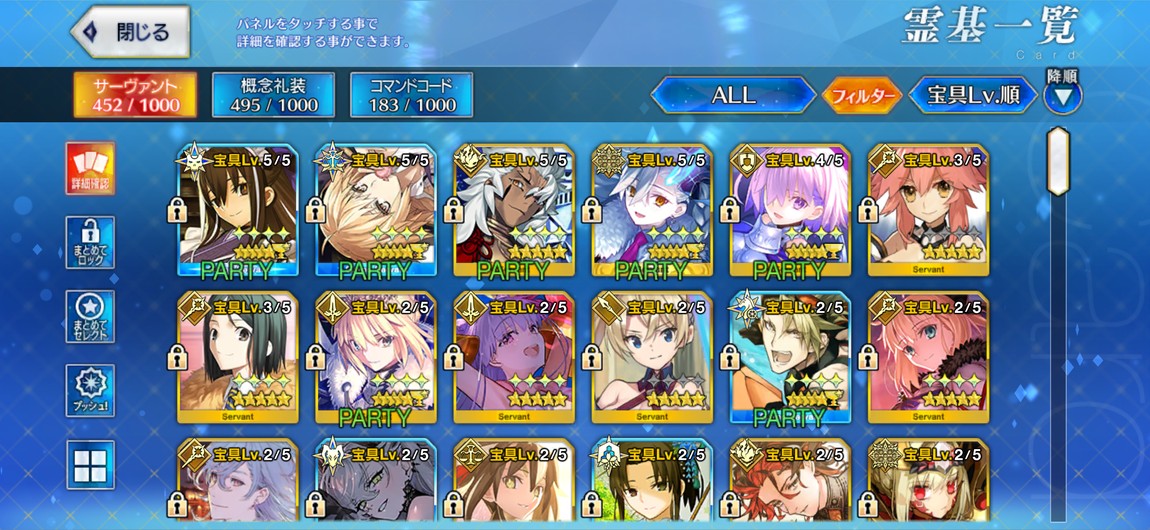Close the spirit origin list with 閉じる
The width and height of the screenshot is (1150, 530).
[x=130, y=31]
